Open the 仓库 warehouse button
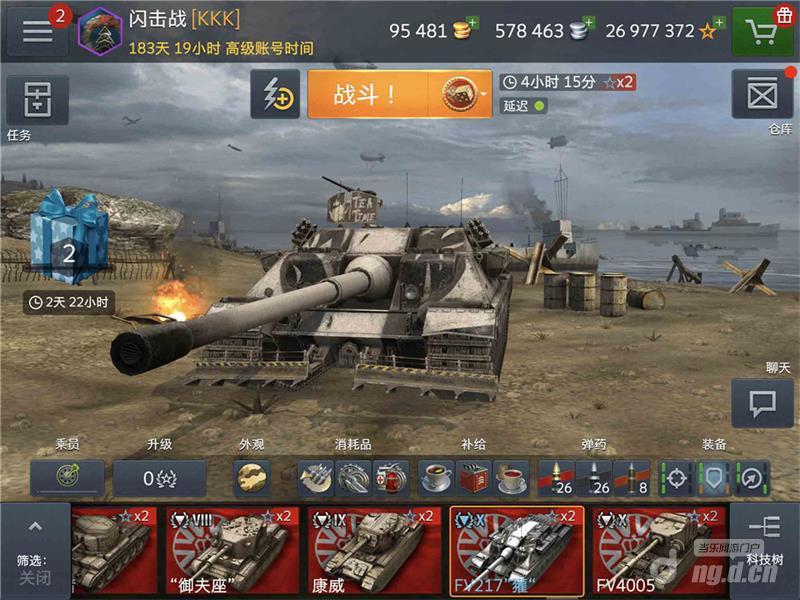Viewport: 800px width, 600px height. pos(762,95)
